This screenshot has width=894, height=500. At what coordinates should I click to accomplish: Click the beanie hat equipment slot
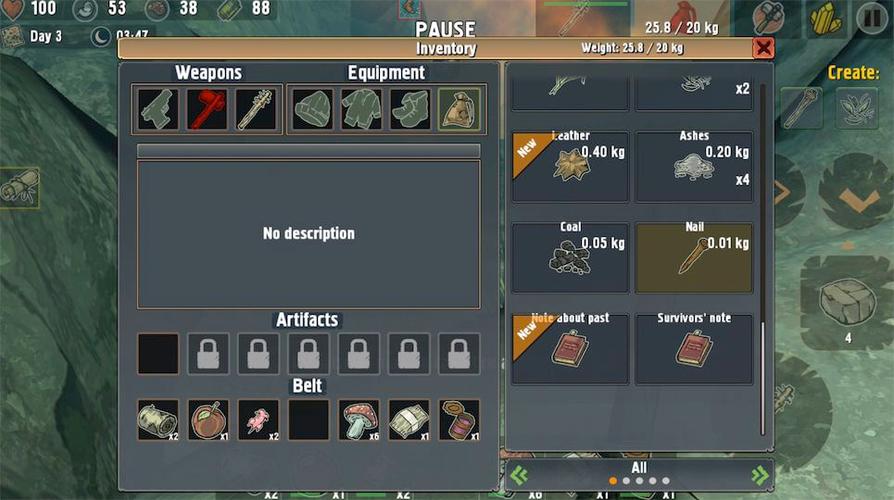(x=312, y=109)
